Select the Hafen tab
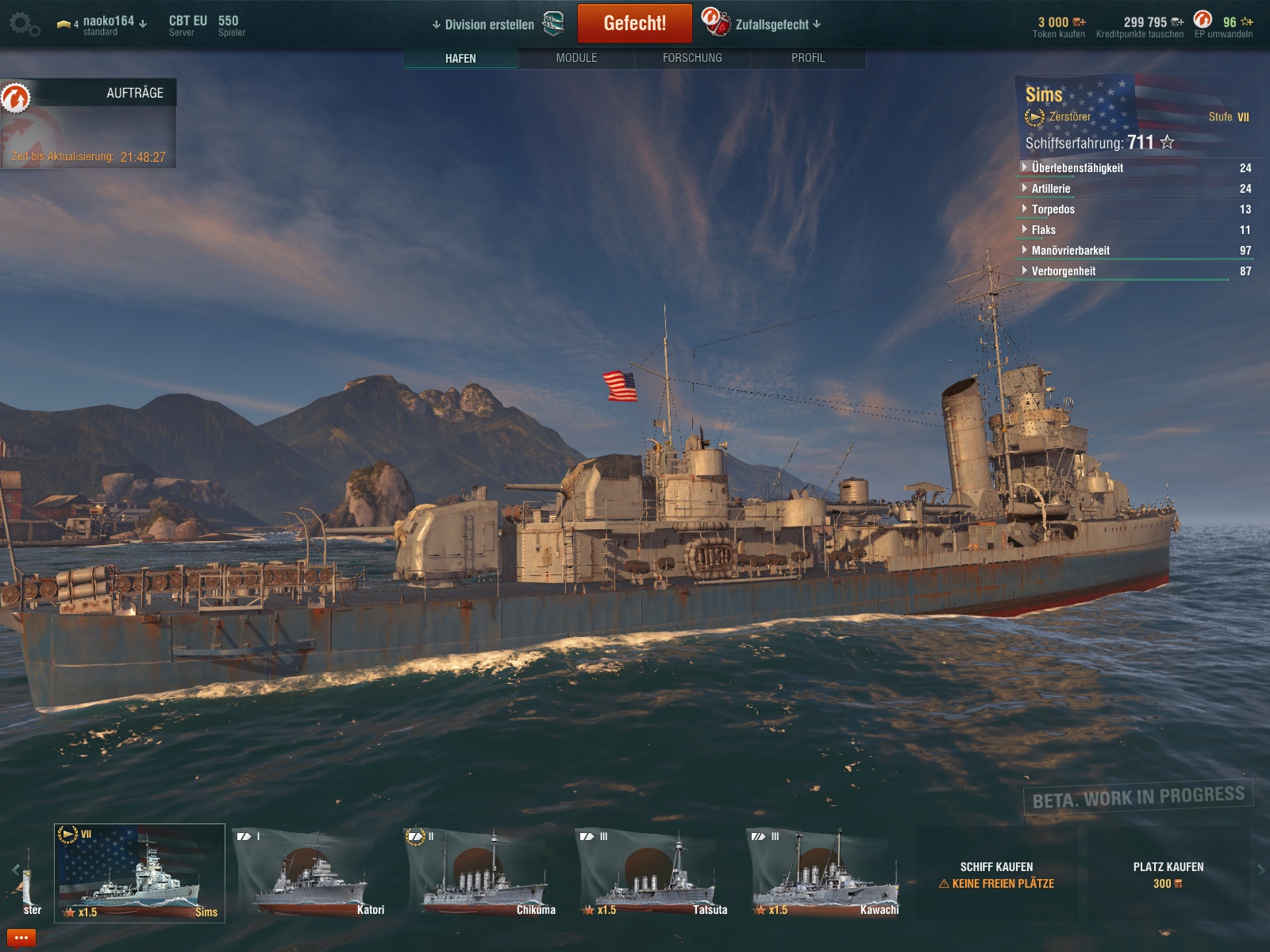 (x=460, y=58)
